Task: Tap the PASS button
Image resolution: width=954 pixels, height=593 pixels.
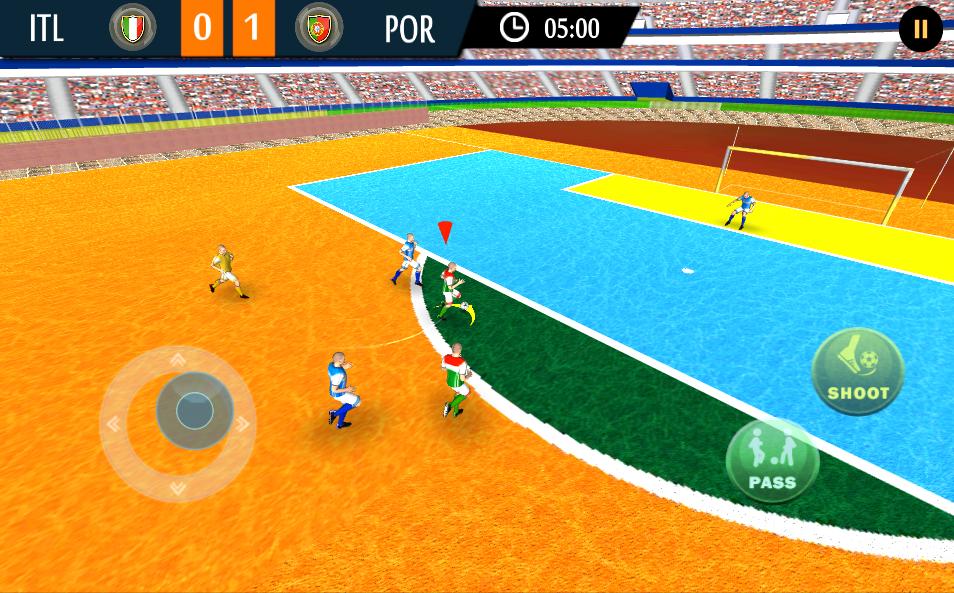Action: 772,461
